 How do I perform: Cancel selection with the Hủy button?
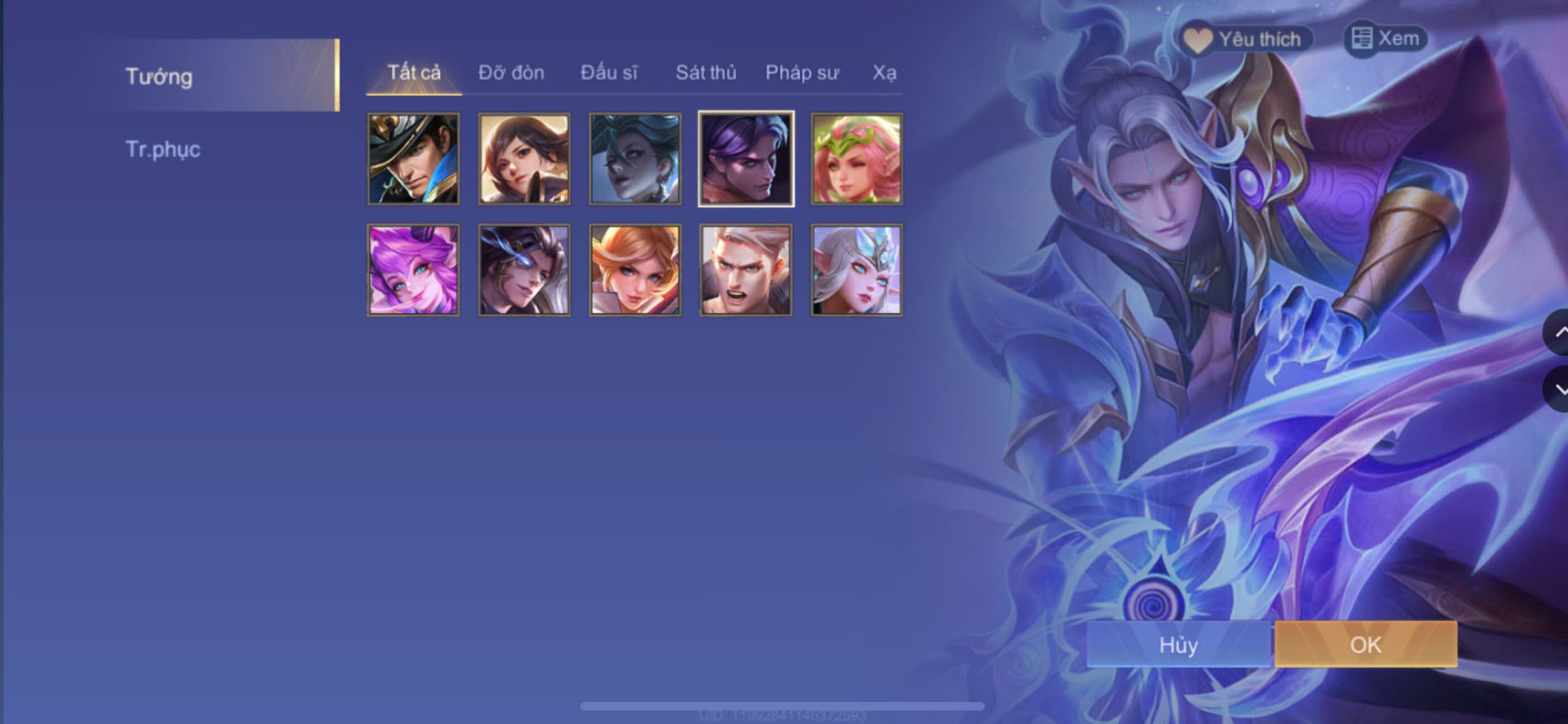pos(1178,645)
